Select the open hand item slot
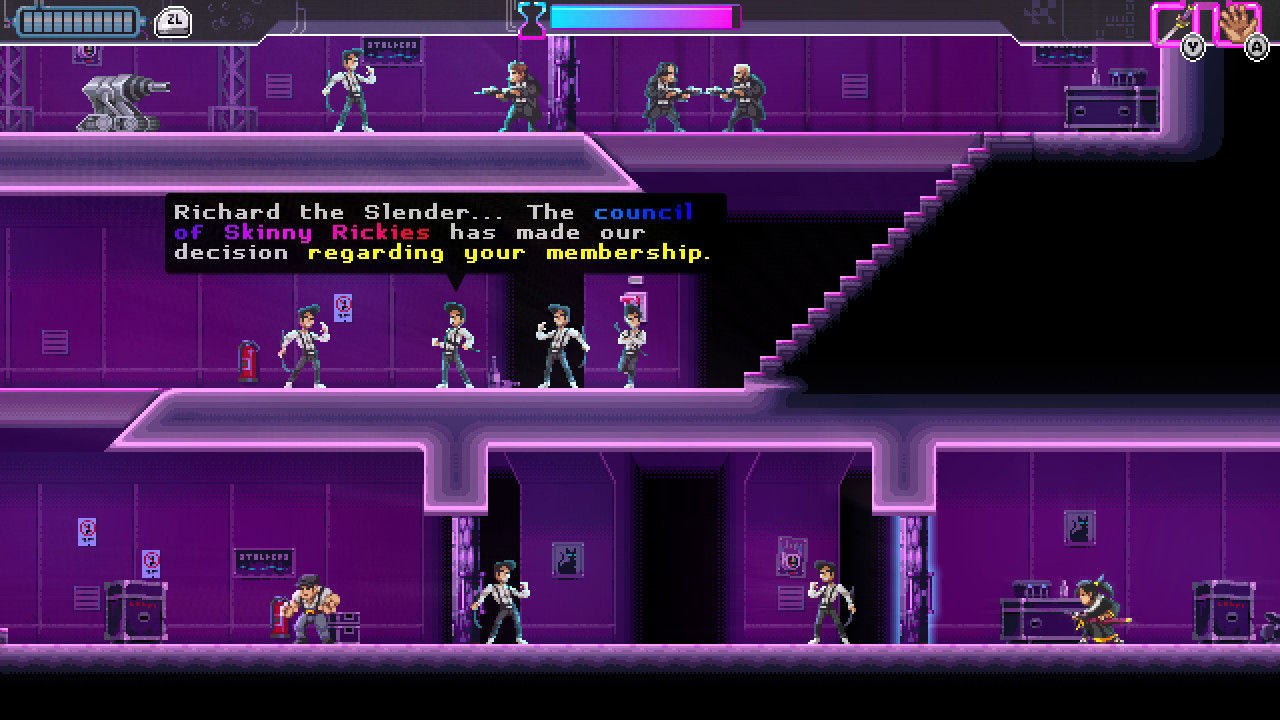 click(x=1237, y=22)
